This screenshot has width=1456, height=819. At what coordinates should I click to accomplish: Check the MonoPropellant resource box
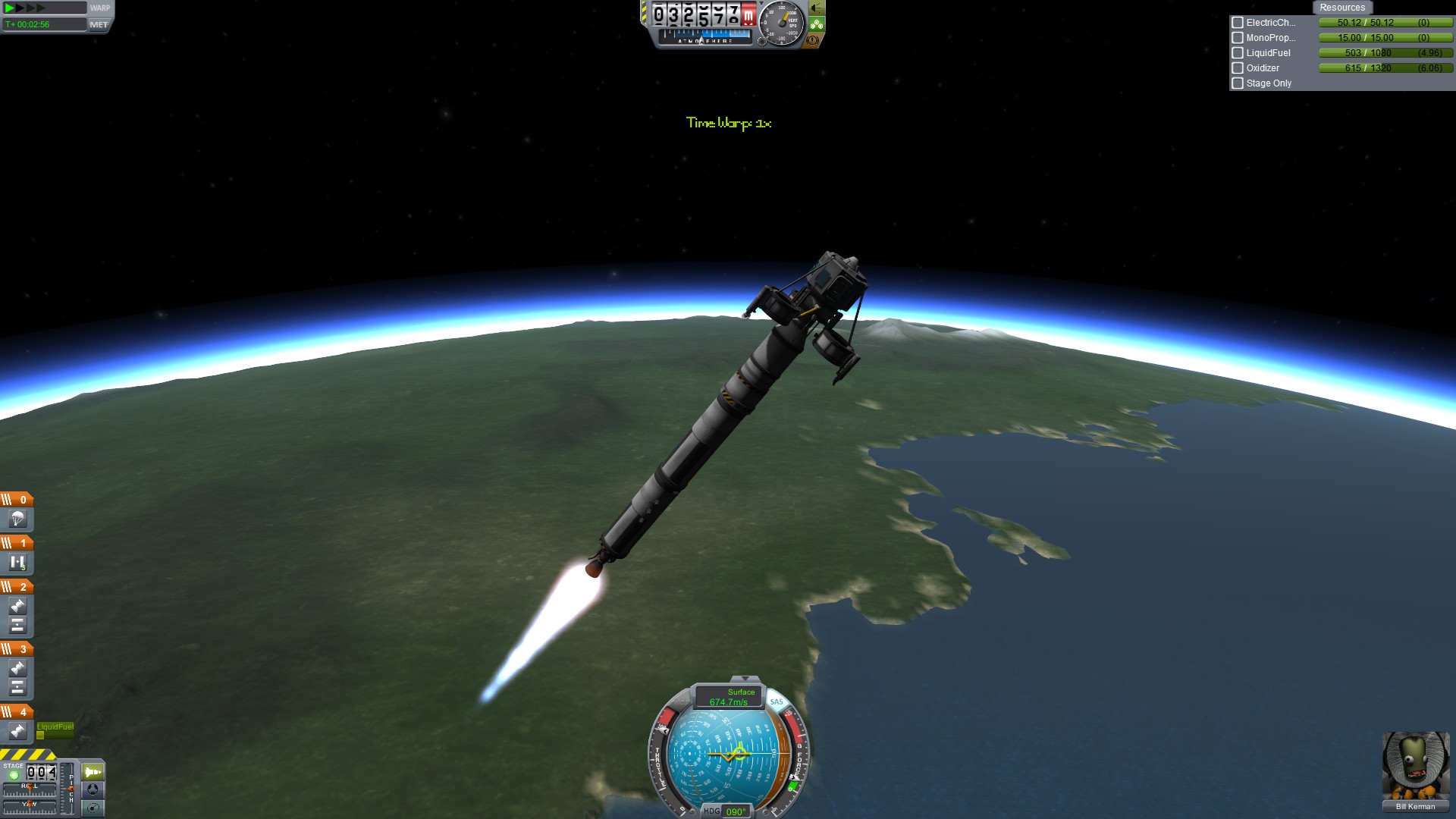point(1238,38)
